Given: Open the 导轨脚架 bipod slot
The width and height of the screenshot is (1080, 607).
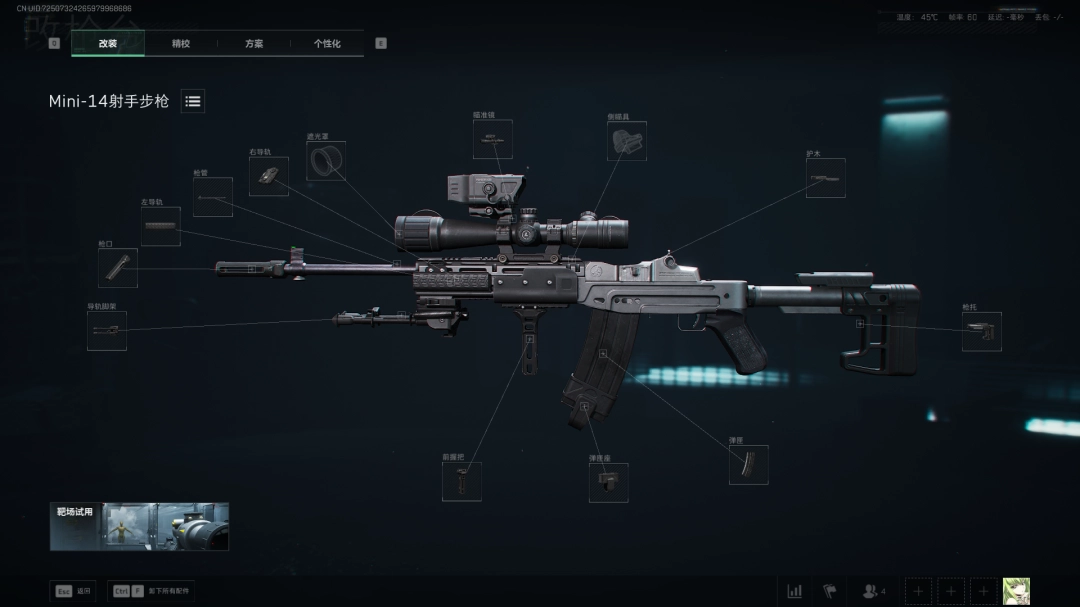Looking at the screenshot, I should click(x=106, y=330).
